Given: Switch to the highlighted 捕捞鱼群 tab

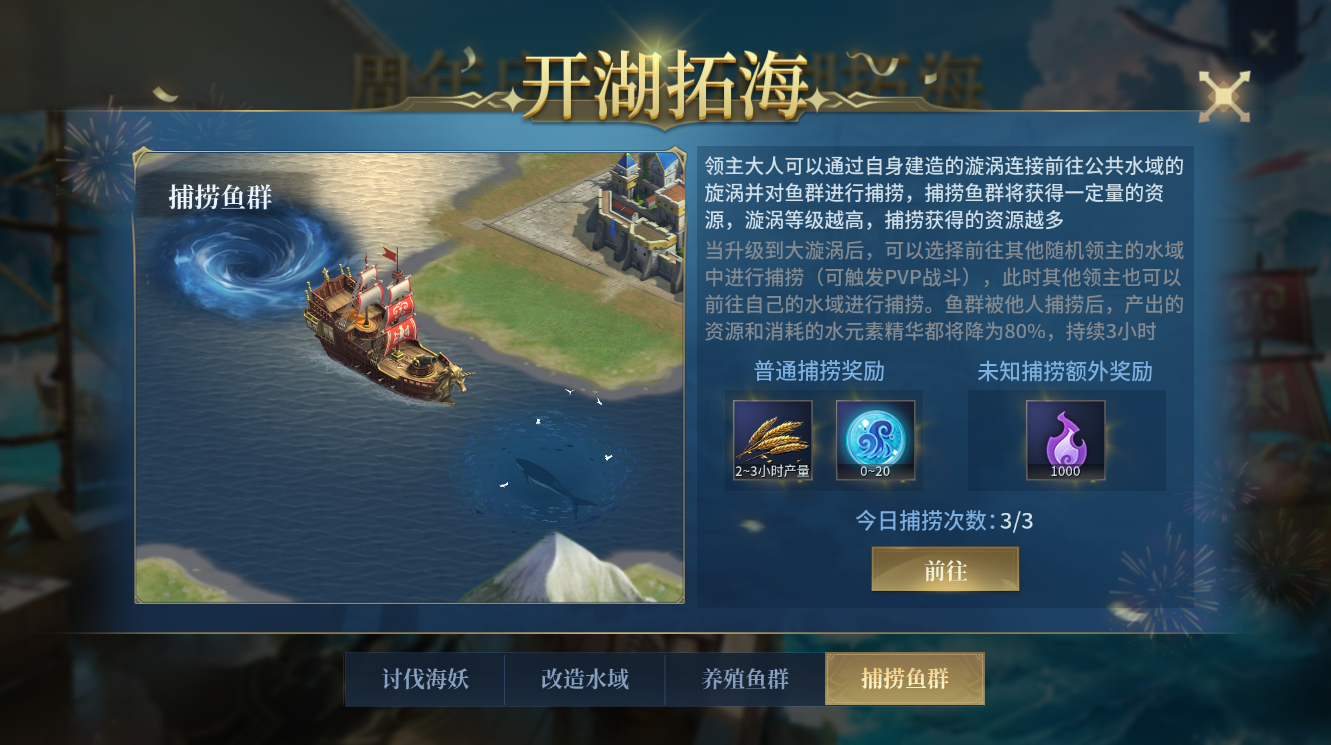Looking at the screenshot, I should point(904,678).
